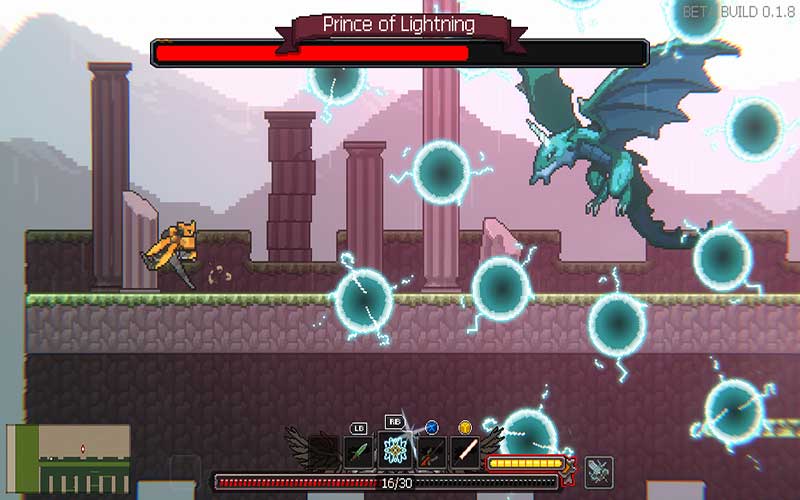Image resolution: width=800 pixels, height=500 pixels.
Task: Click the winged companion icon
Action: tap(599, 470)
